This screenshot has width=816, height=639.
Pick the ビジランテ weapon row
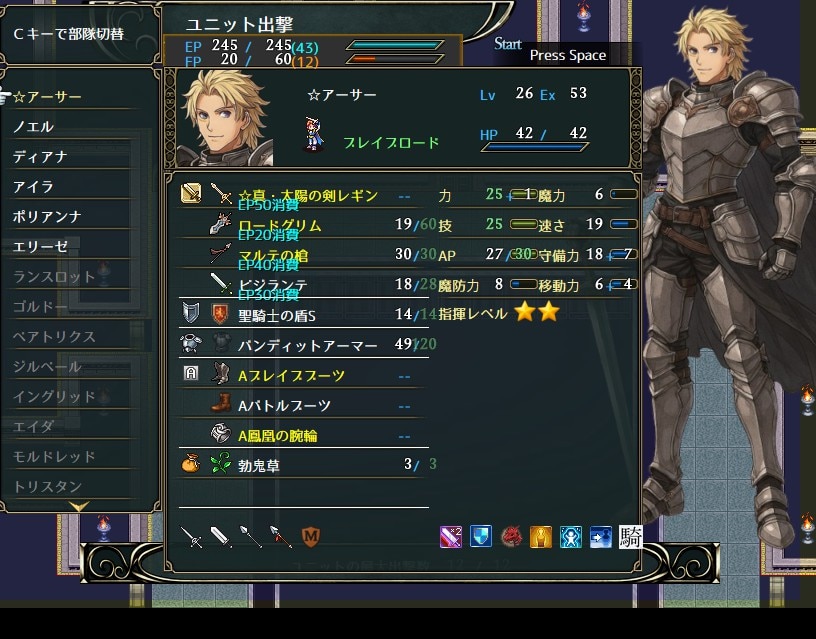pos(273,285)
